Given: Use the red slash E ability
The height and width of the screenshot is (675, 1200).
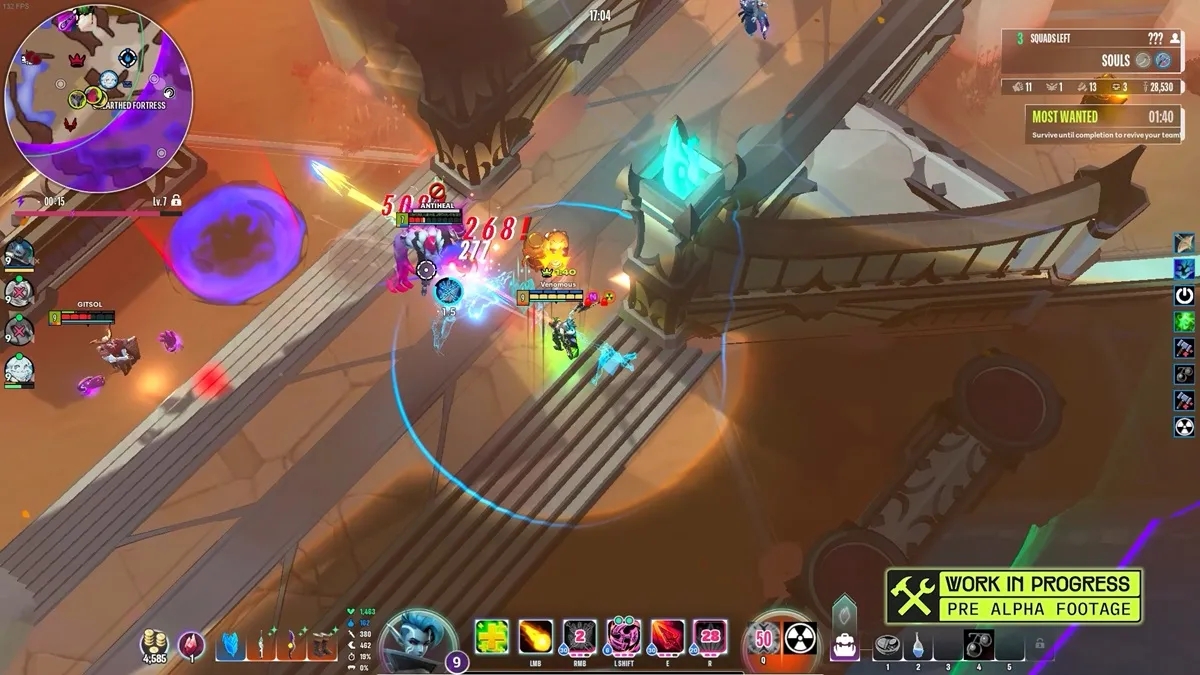Looking at the screenshot, I should click(x=667, y=637).
